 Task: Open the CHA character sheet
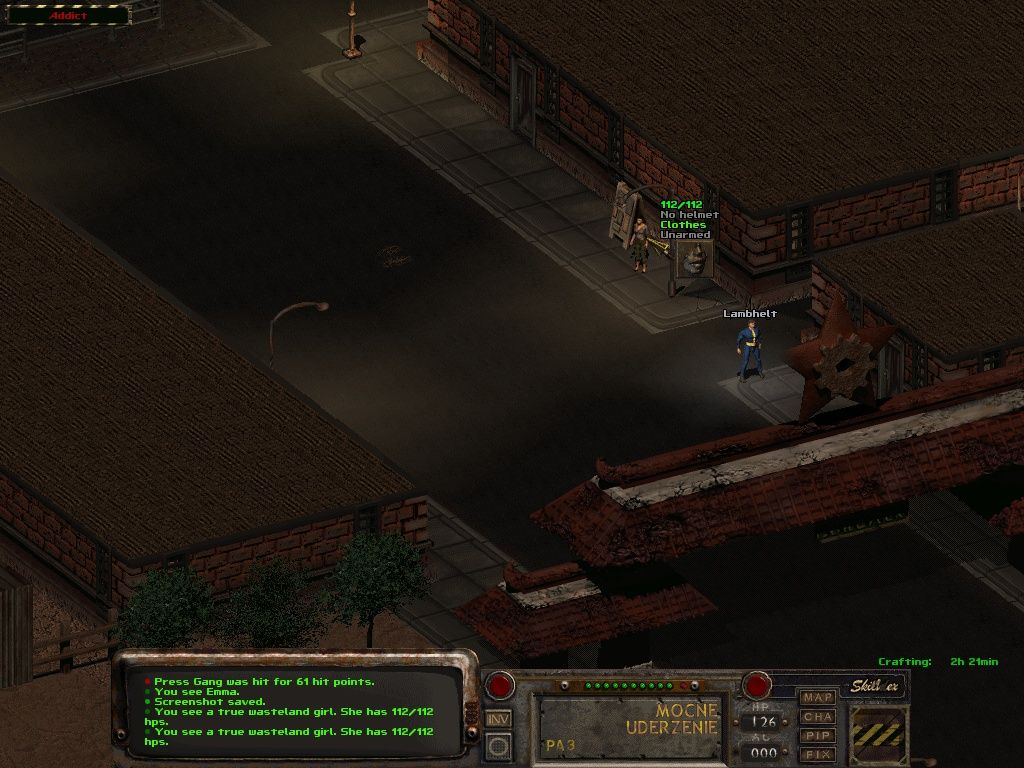[x=818, y=717]
